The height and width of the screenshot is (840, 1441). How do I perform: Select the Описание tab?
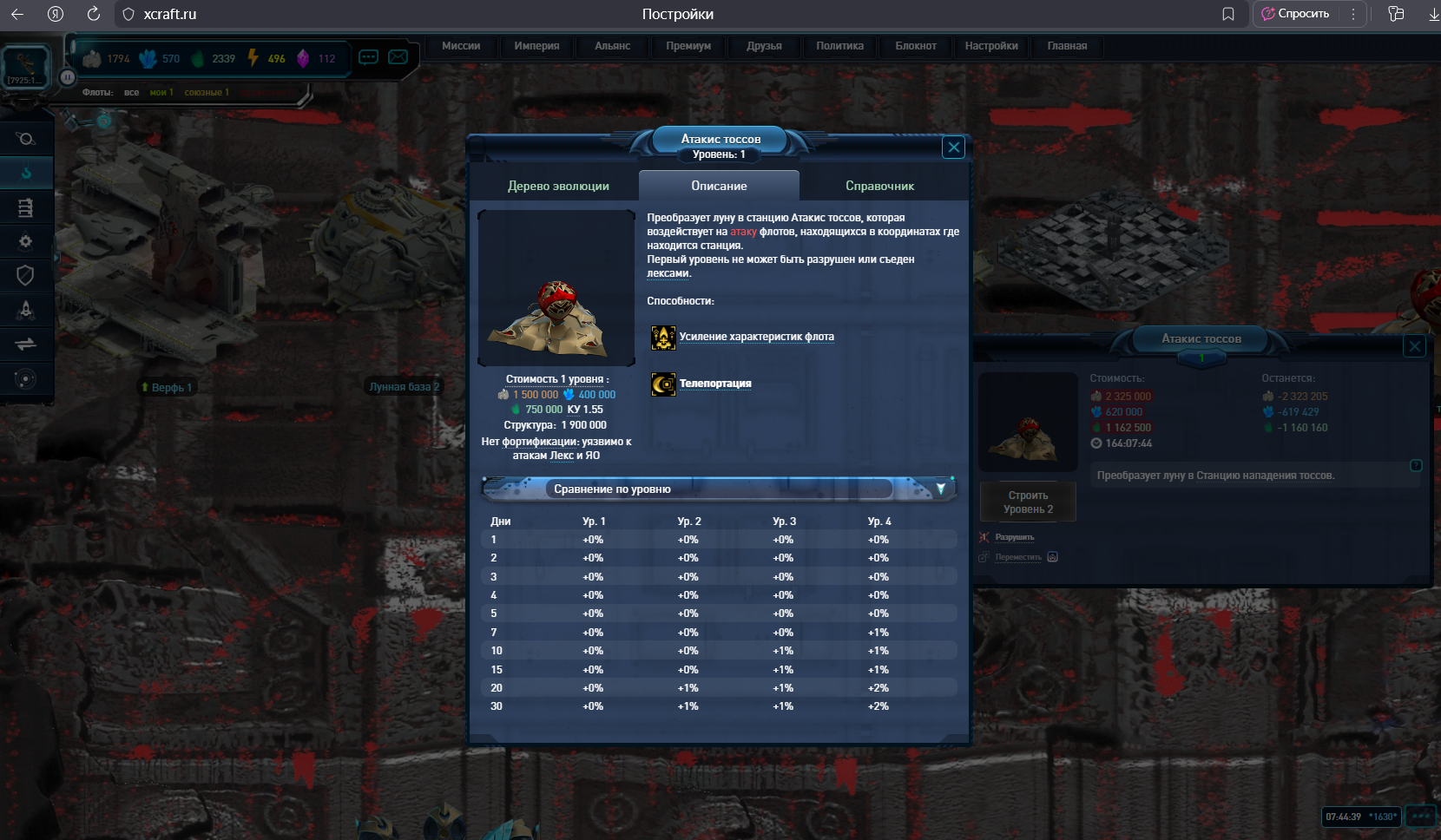click(x=719, y=186)
